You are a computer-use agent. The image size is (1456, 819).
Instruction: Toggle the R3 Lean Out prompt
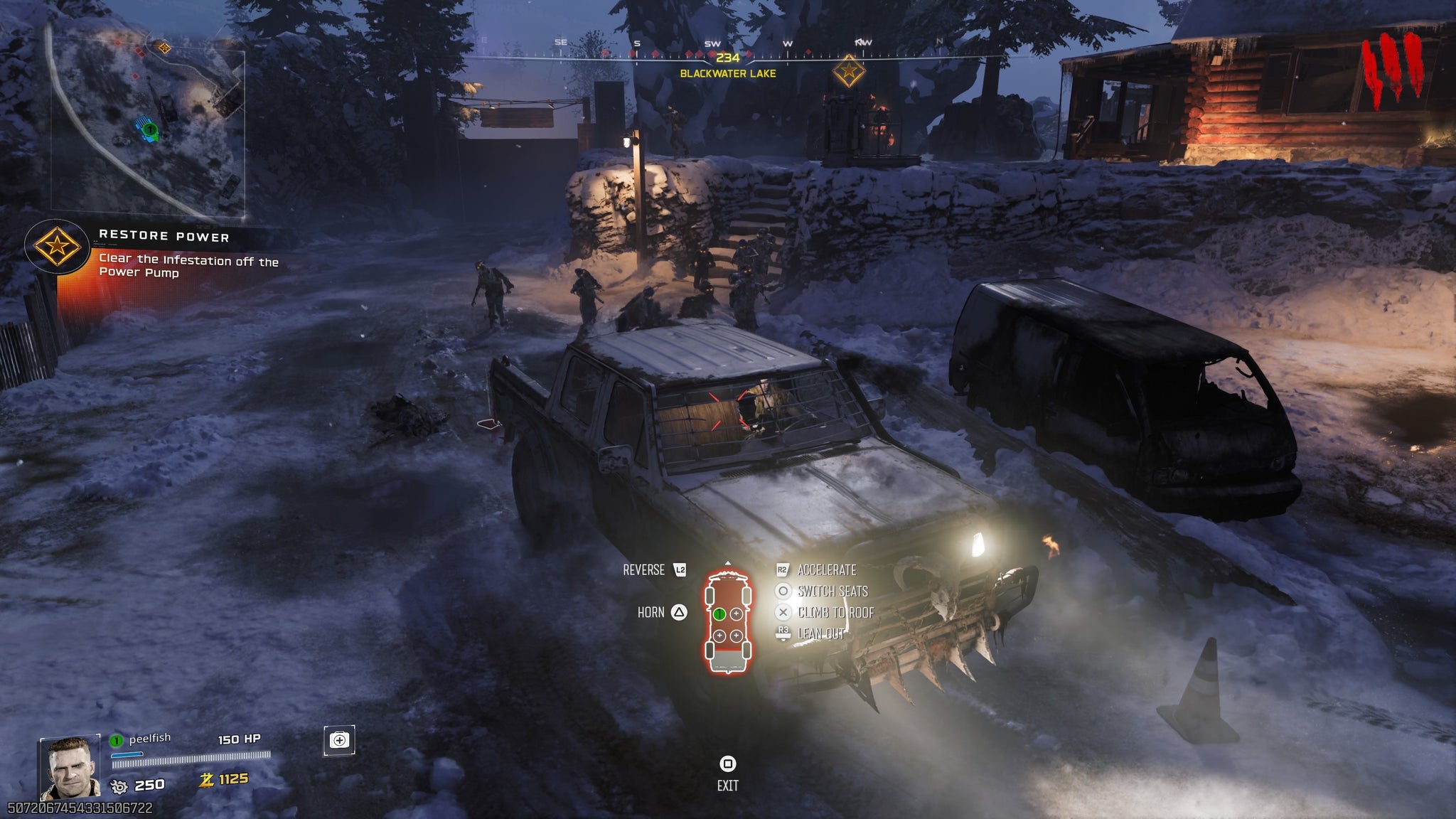tap(783, 632)
